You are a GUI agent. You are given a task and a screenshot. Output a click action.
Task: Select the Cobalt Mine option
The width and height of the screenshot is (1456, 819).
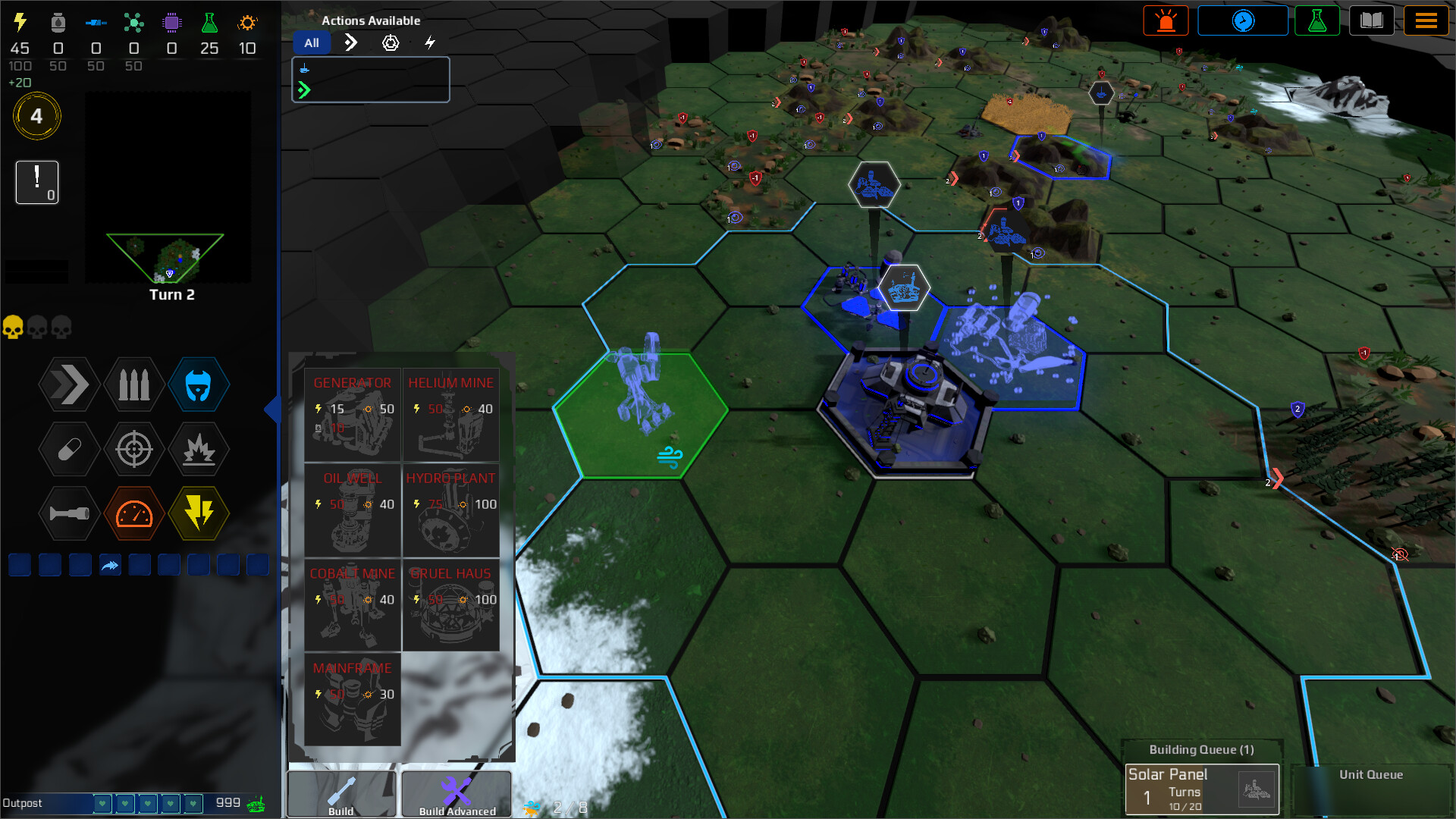352,607
